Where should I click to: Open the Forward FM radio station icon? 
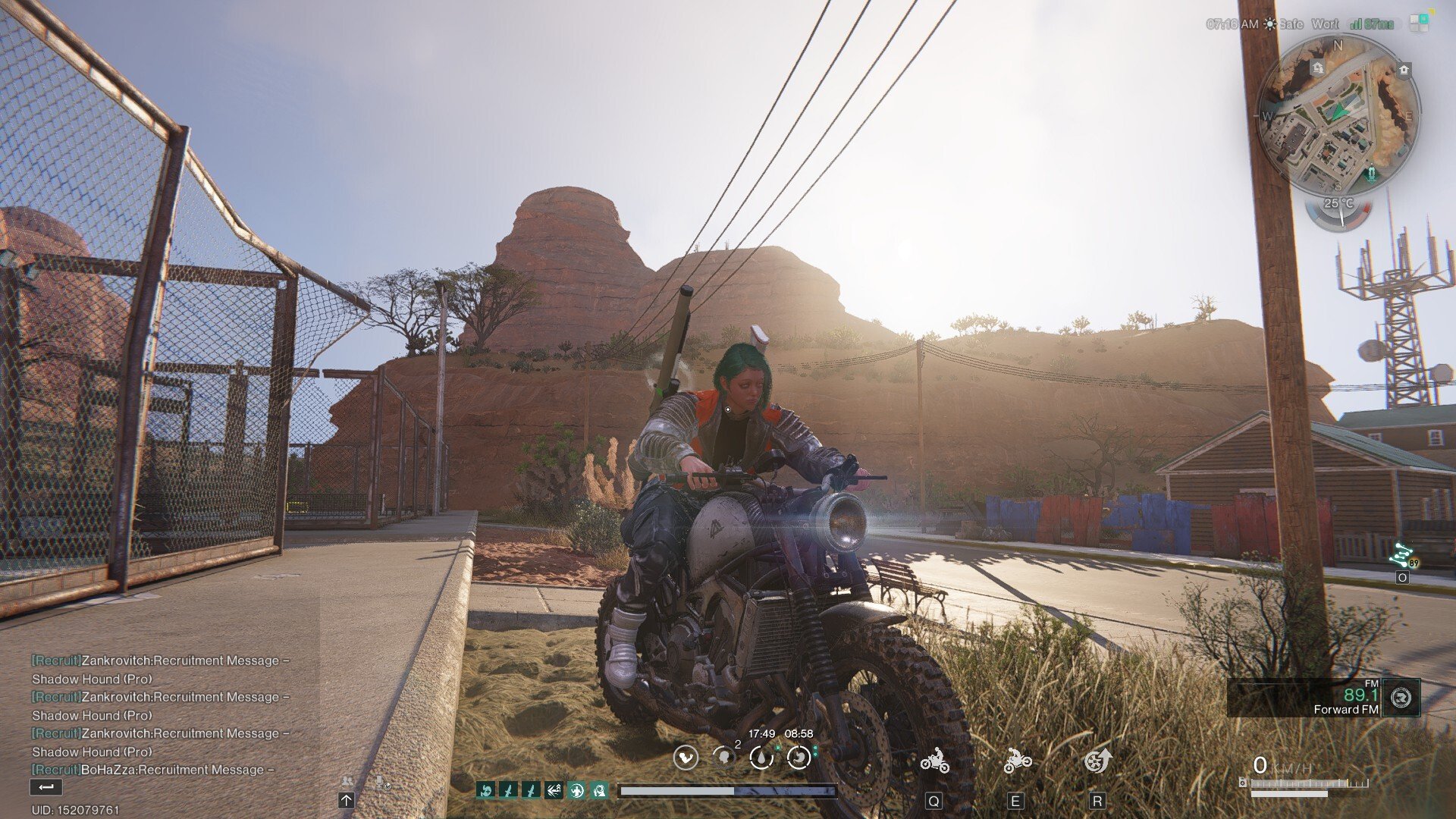click(1401, 697)
